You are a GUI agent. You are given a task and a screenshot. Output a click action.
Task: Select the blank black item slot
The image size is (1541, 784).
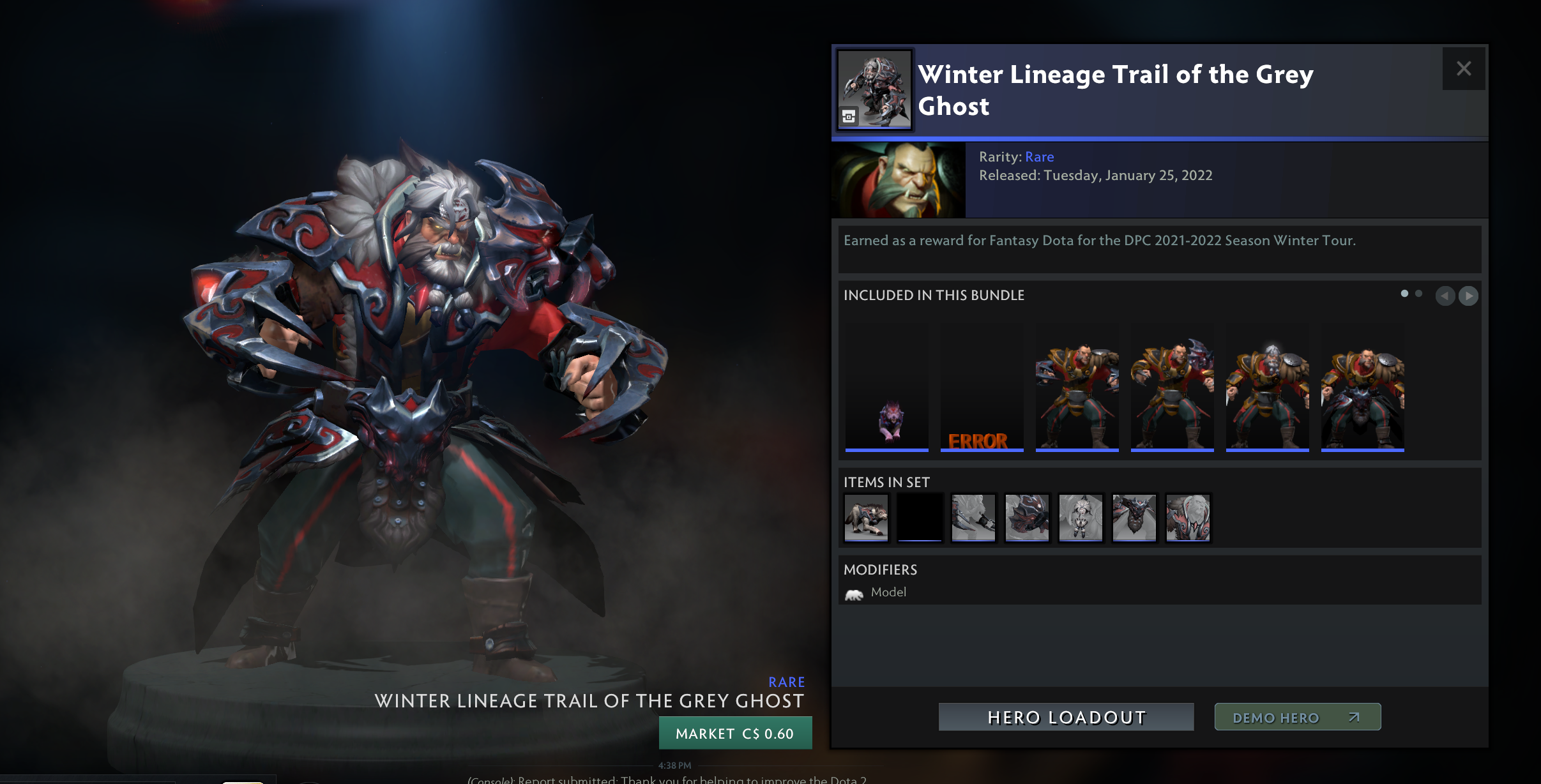coord(920,518)
